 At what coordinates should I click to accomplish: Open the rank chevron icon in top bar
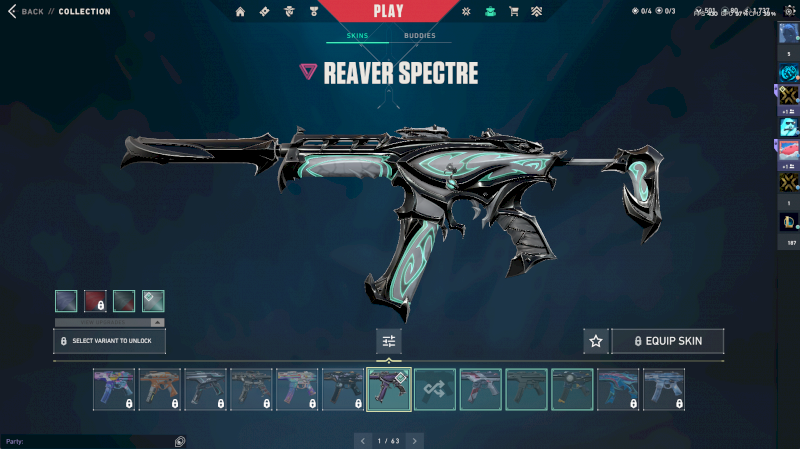(536, 12)
